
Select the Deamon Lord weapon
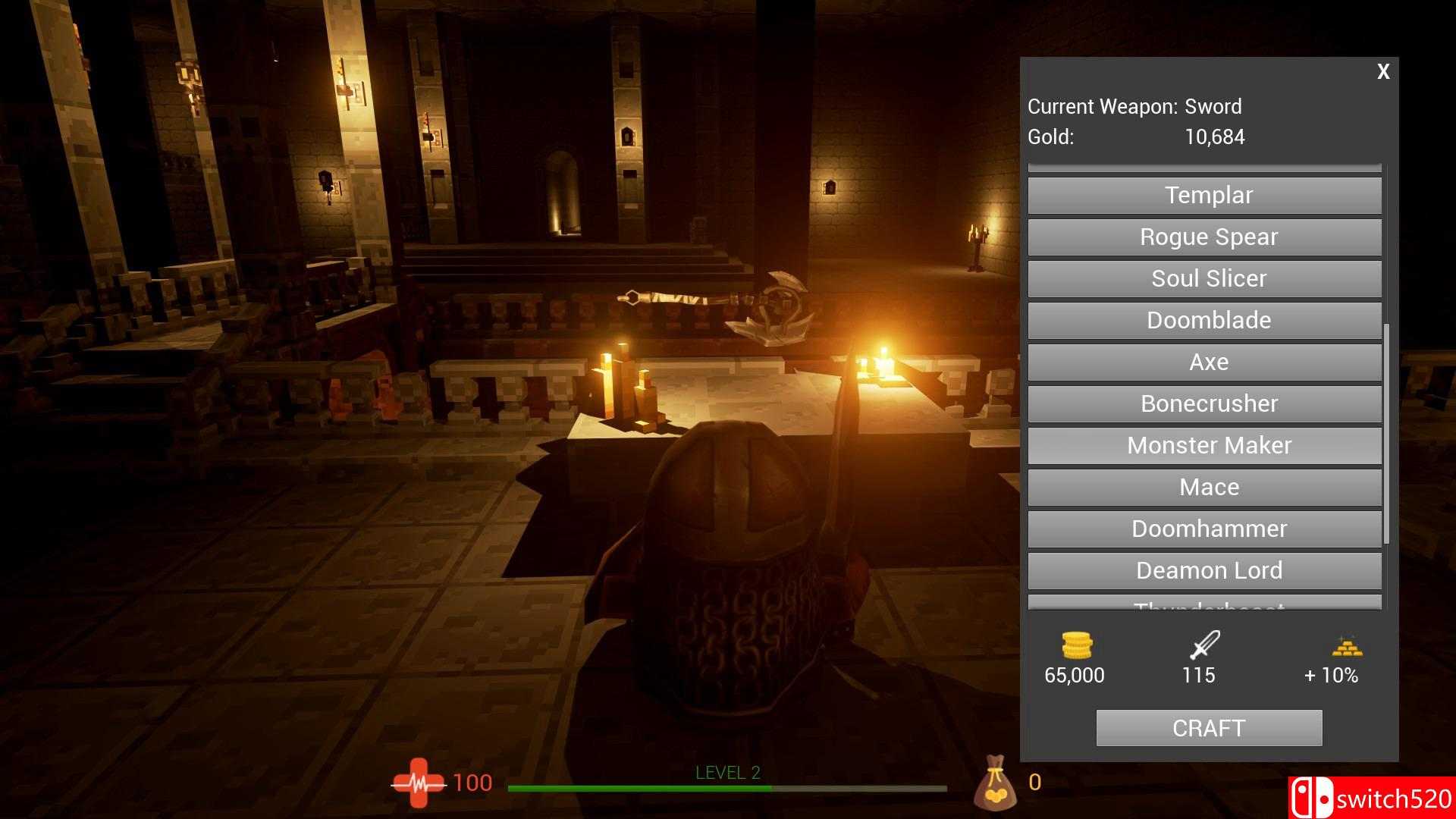[1208, 570]
